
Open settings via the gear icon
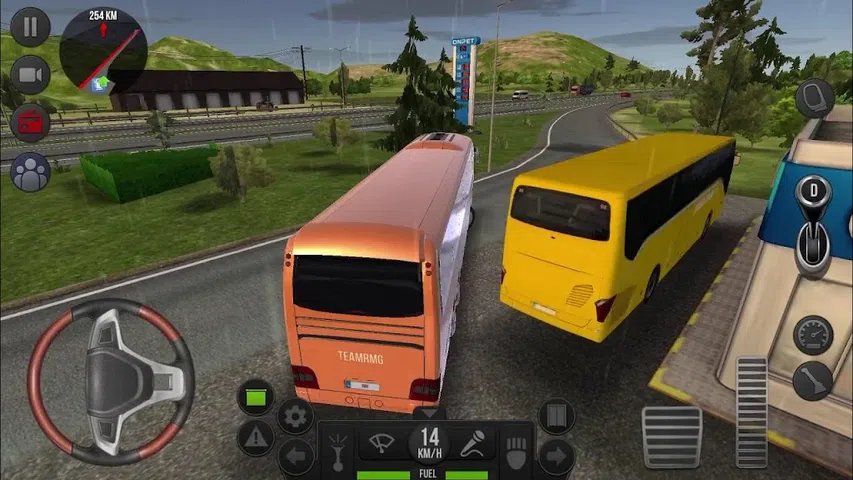point(295,416)
